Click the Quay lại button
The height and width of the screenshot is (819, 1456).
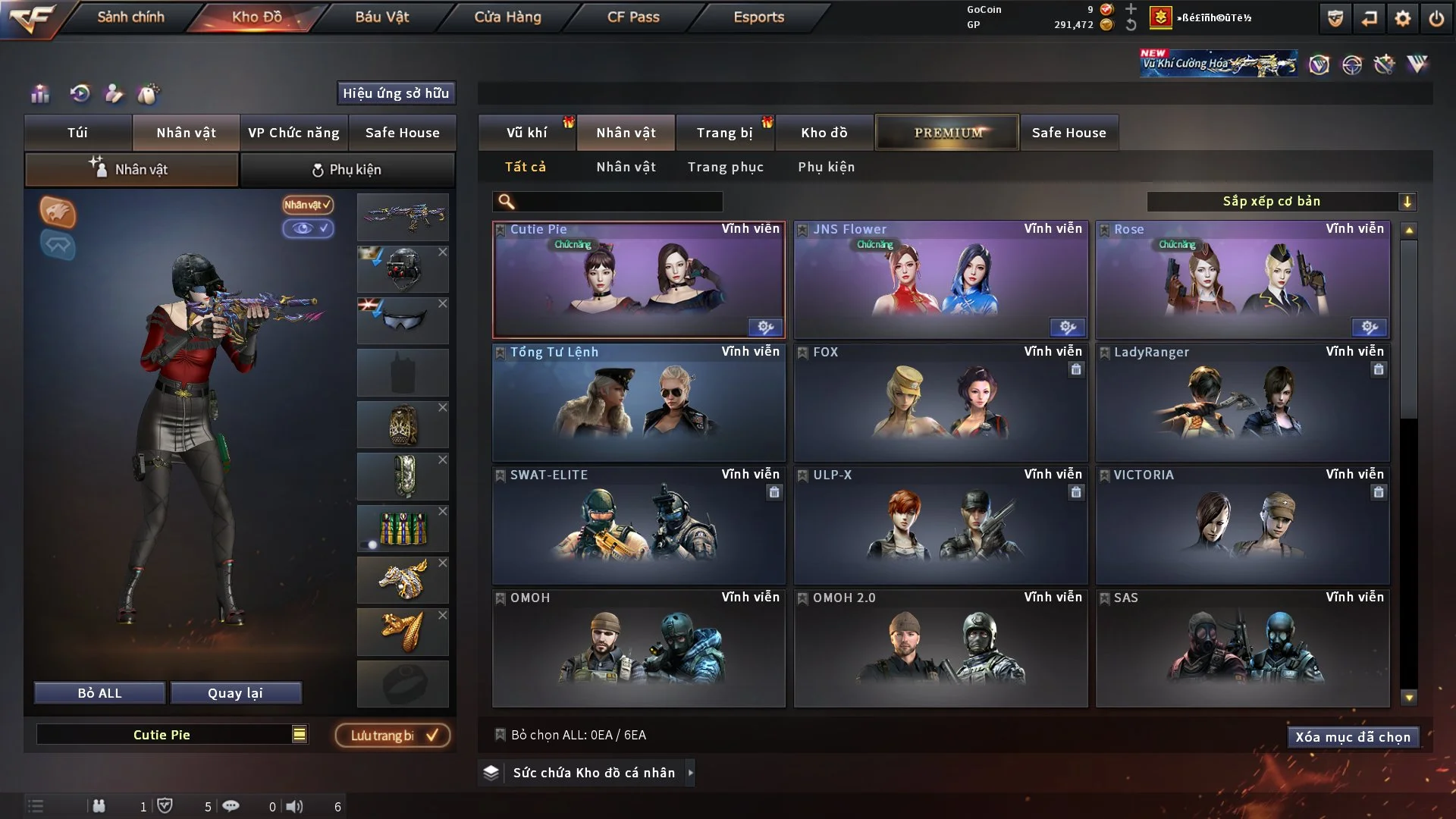235,693
